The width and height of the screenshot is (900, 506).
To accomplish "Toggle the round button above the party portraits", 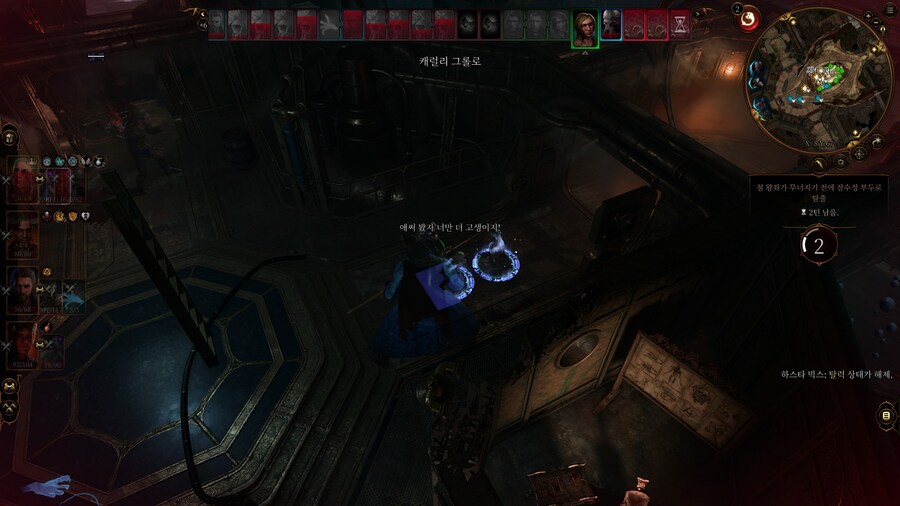I will (x=9, y=137).
